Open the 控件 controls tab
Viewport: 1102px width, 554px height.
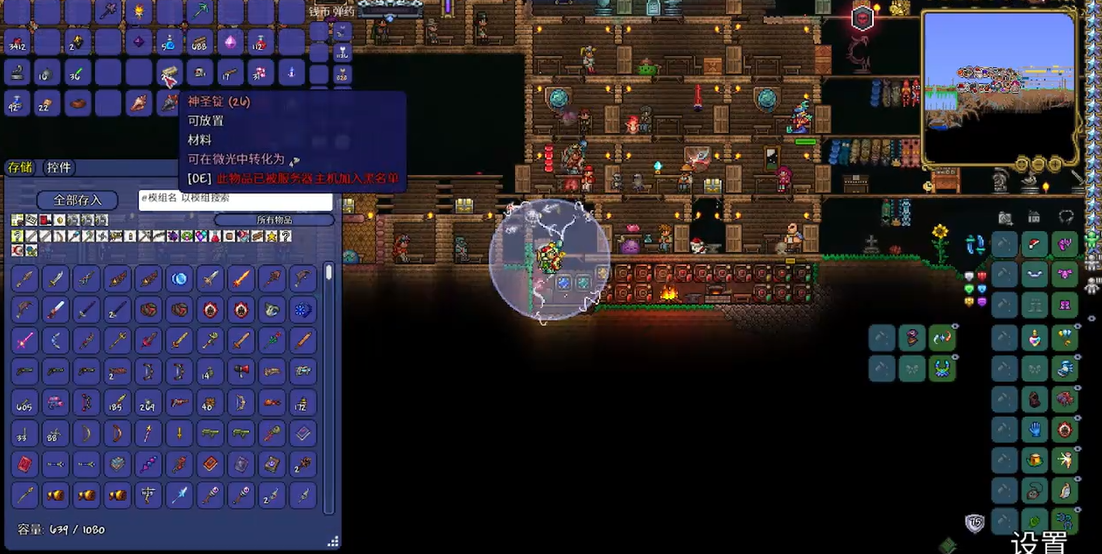tap(59, 168)
